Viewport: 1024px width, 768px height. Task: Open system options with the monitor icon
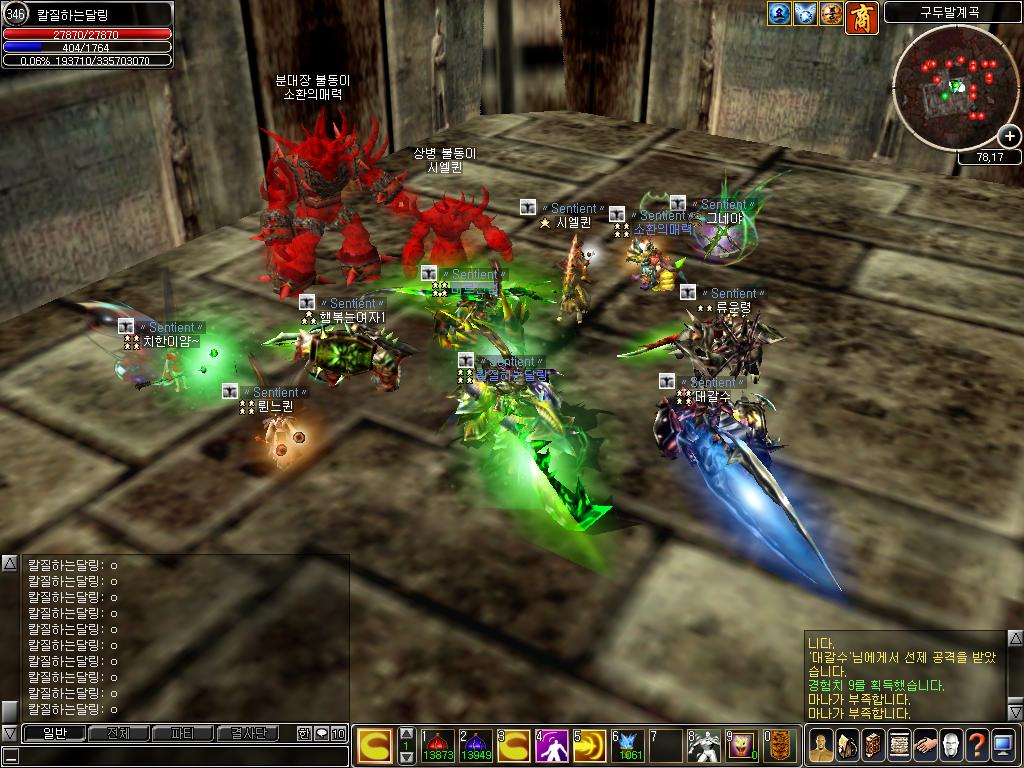tap(1002, 745)
